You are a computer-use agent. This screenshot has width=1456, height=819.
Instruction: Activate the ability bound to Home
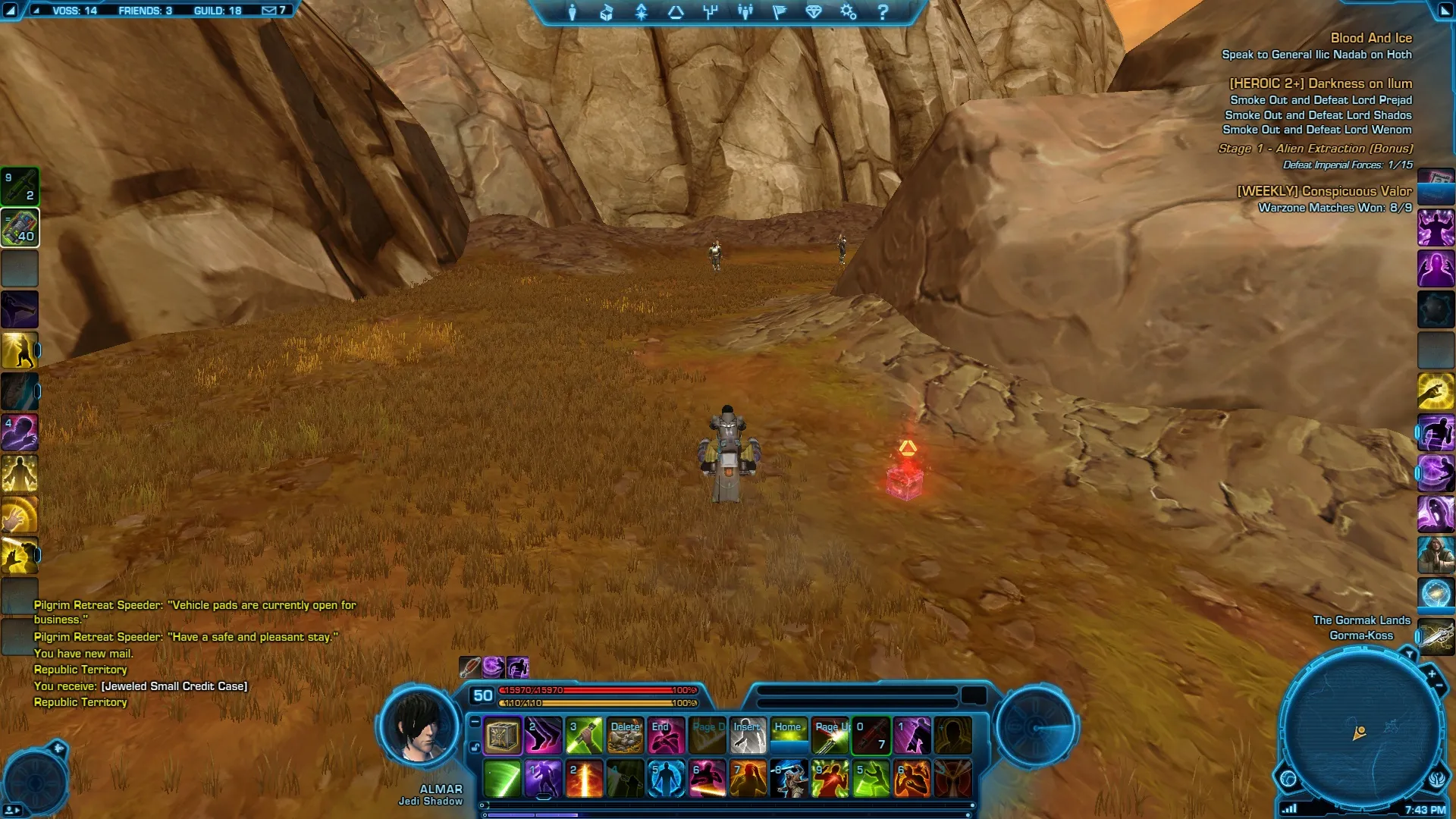pos(789,736)
